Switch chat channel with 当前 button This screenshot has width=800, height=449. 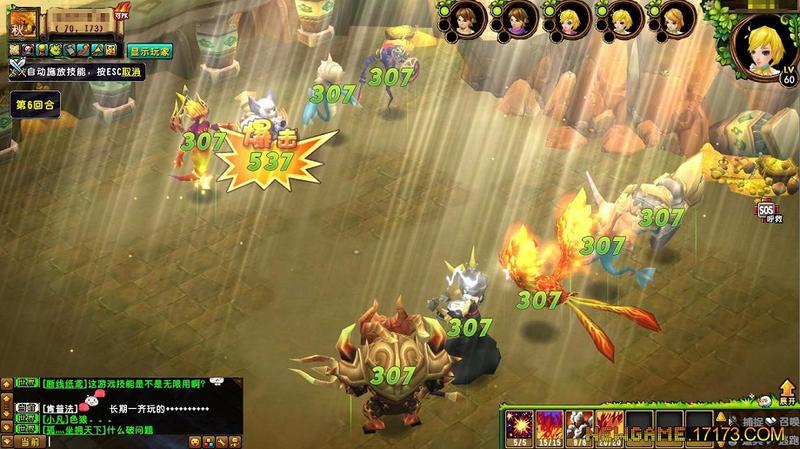(28, 441)
